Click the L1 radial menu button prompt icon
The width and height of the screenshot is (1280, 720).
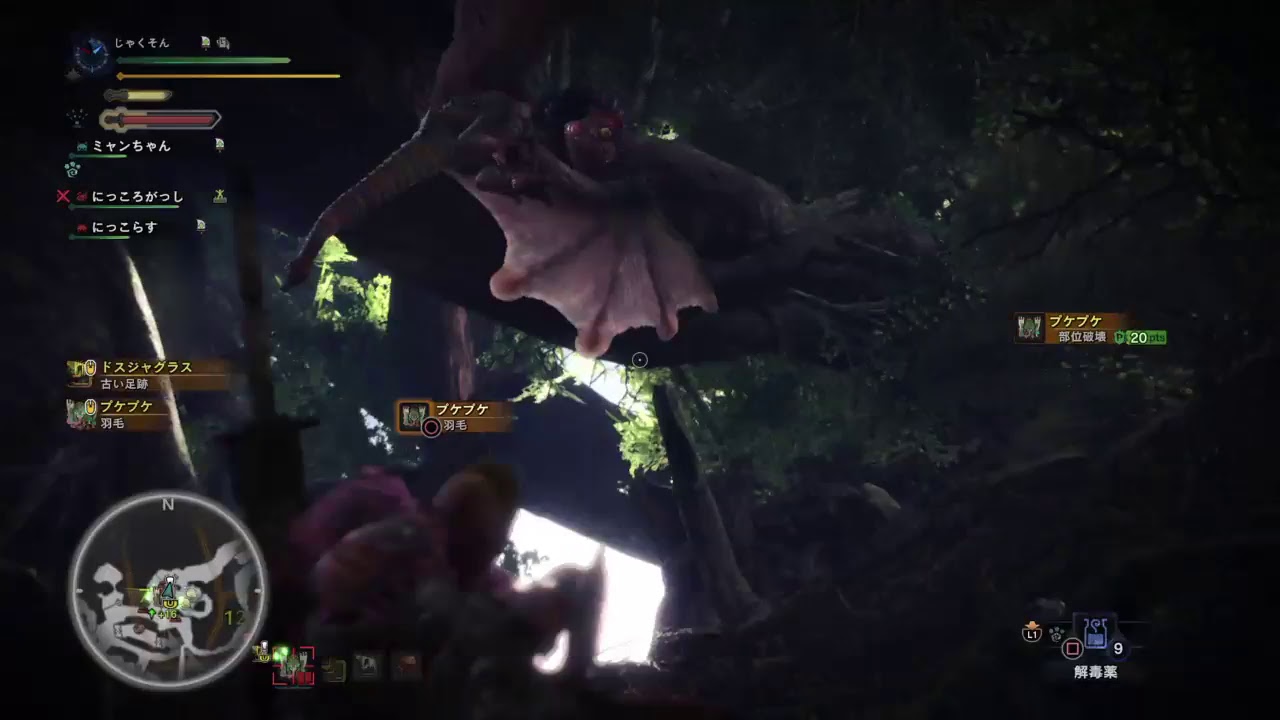click(1032, 633)
